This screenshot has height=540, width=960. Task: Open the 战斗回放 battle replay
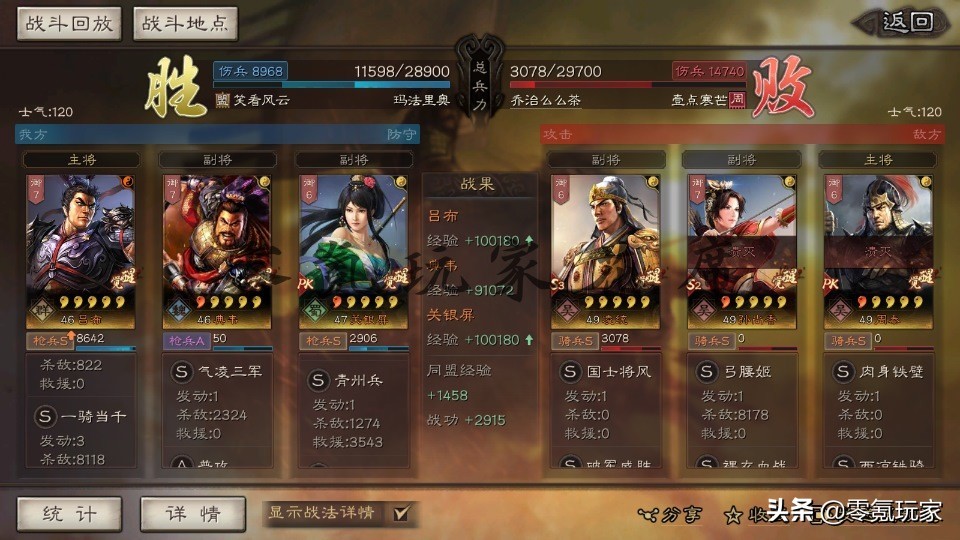tap(68, 23)
